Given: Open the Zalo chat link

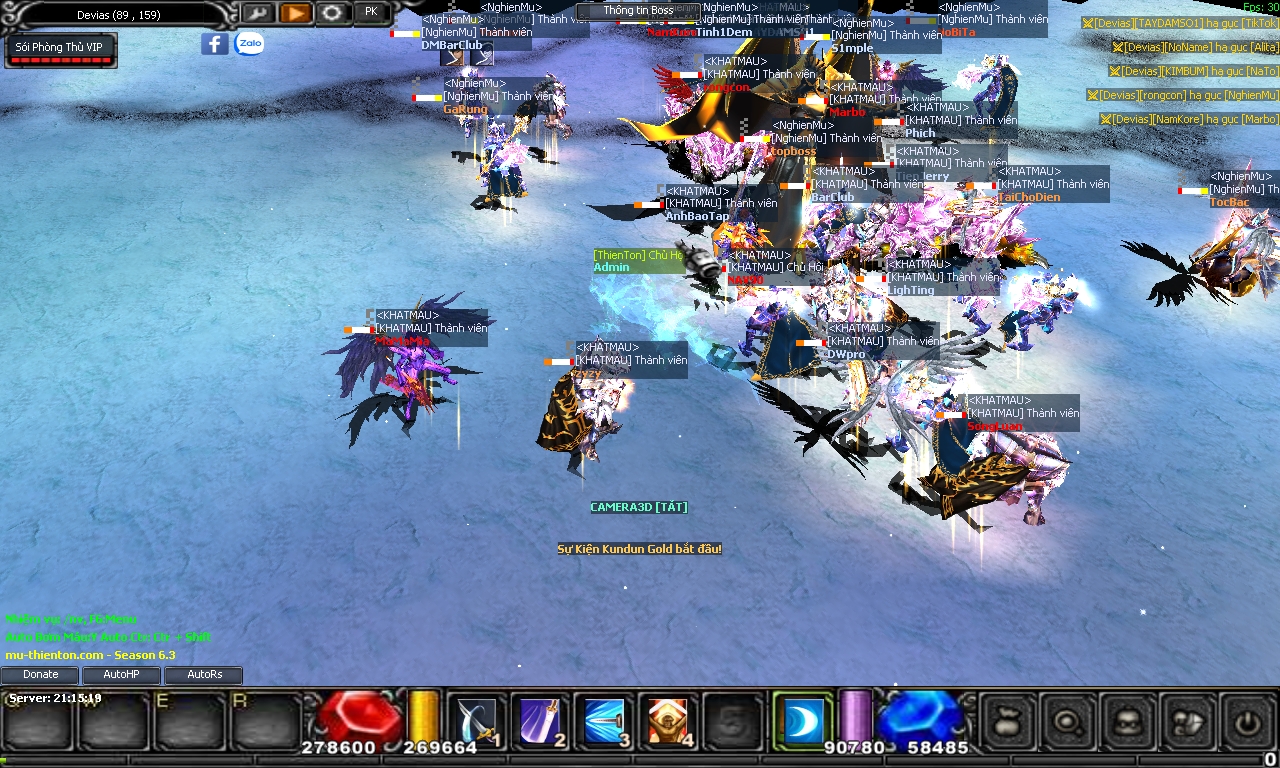Looking at the screenshot, I should pyautogui.click(x=249, y=44).
